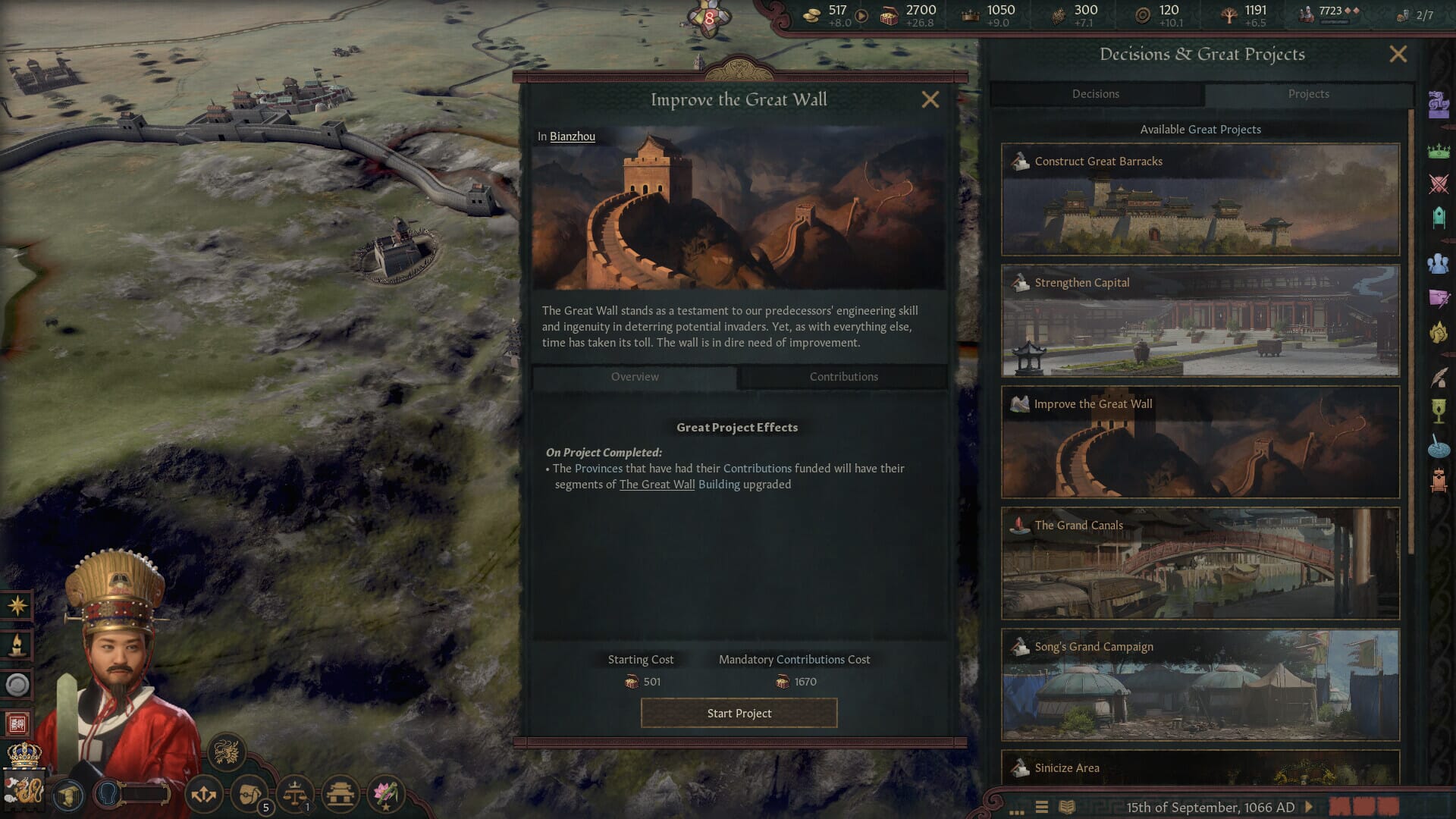The width and height of the screenshot is (1456, 819).
Task: Open the Bianzhou location link
Action: (x=572, y=136)
